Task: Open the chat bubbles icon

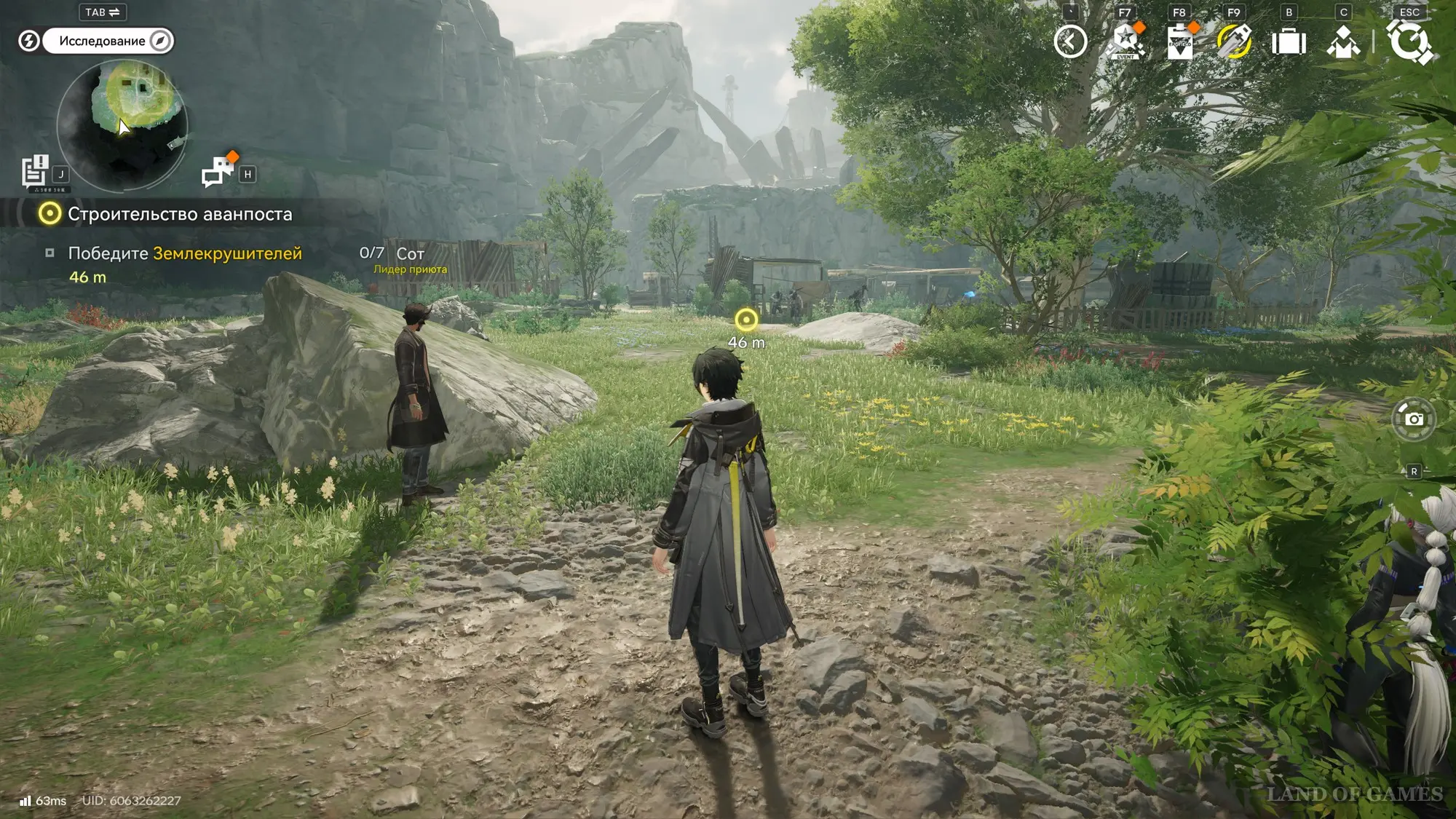Action: pos(218,172)
